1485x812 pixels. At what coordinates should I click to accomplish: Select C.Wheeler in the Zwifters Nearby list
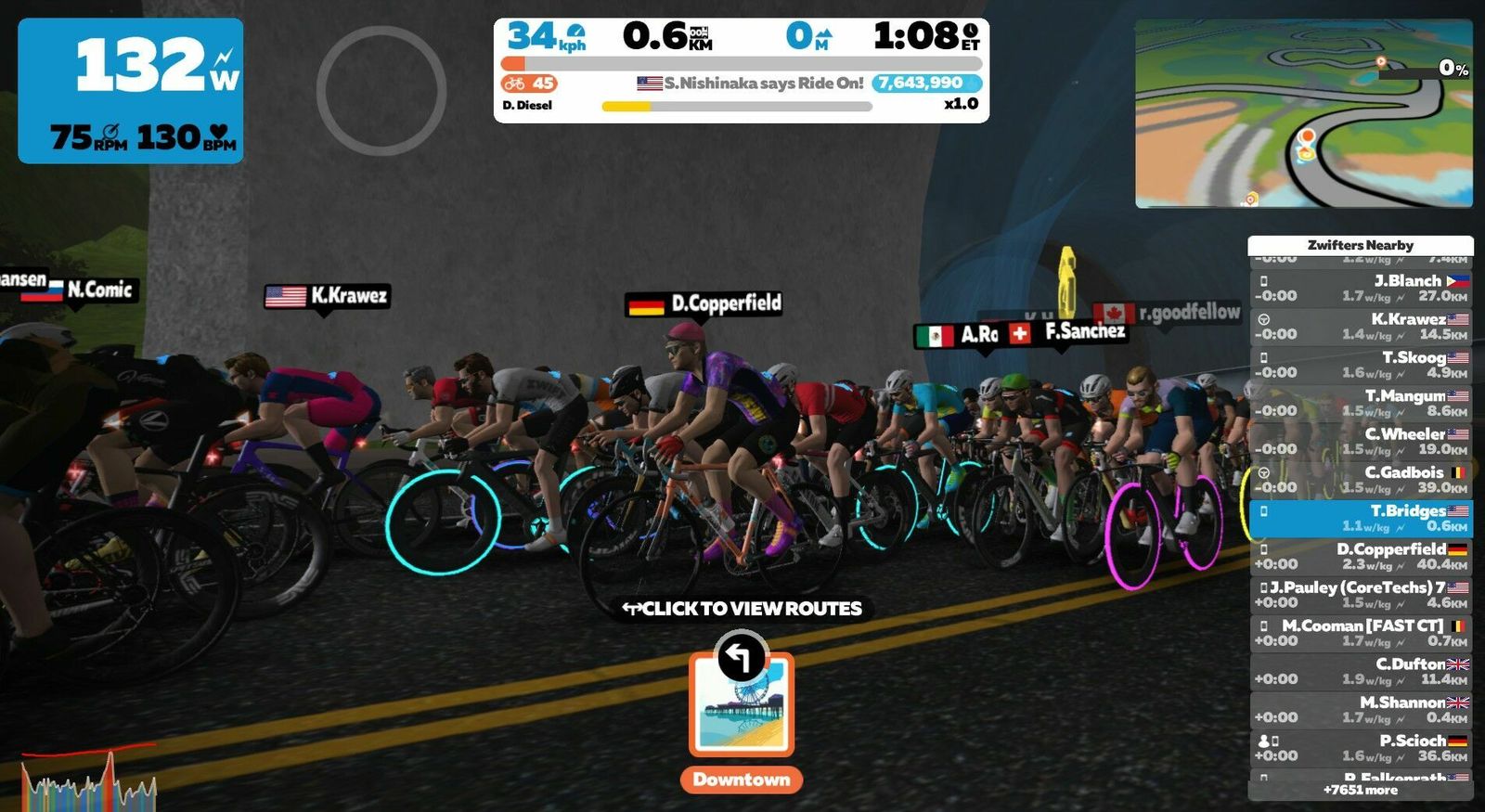pyautogui.click(x=1361, y=441)
